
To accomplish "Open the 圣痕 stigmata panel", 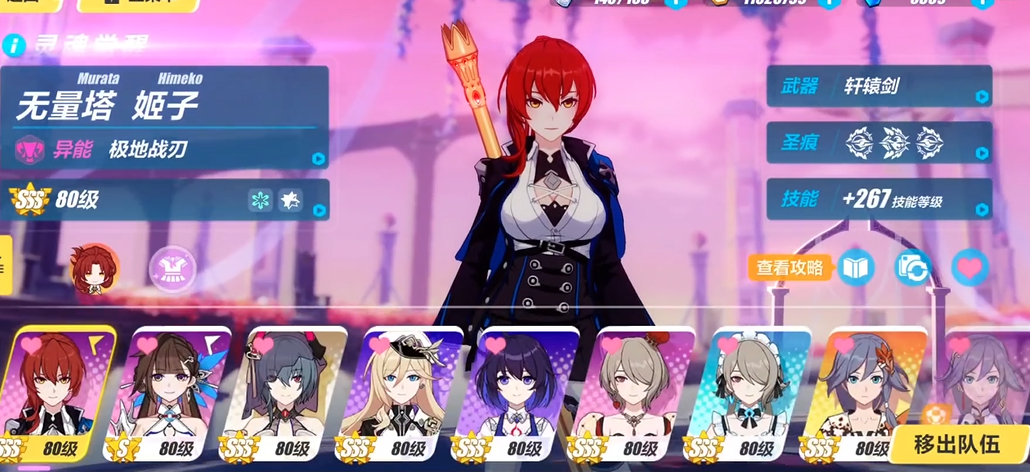I will pyautogui.click(x=878, y=143).
